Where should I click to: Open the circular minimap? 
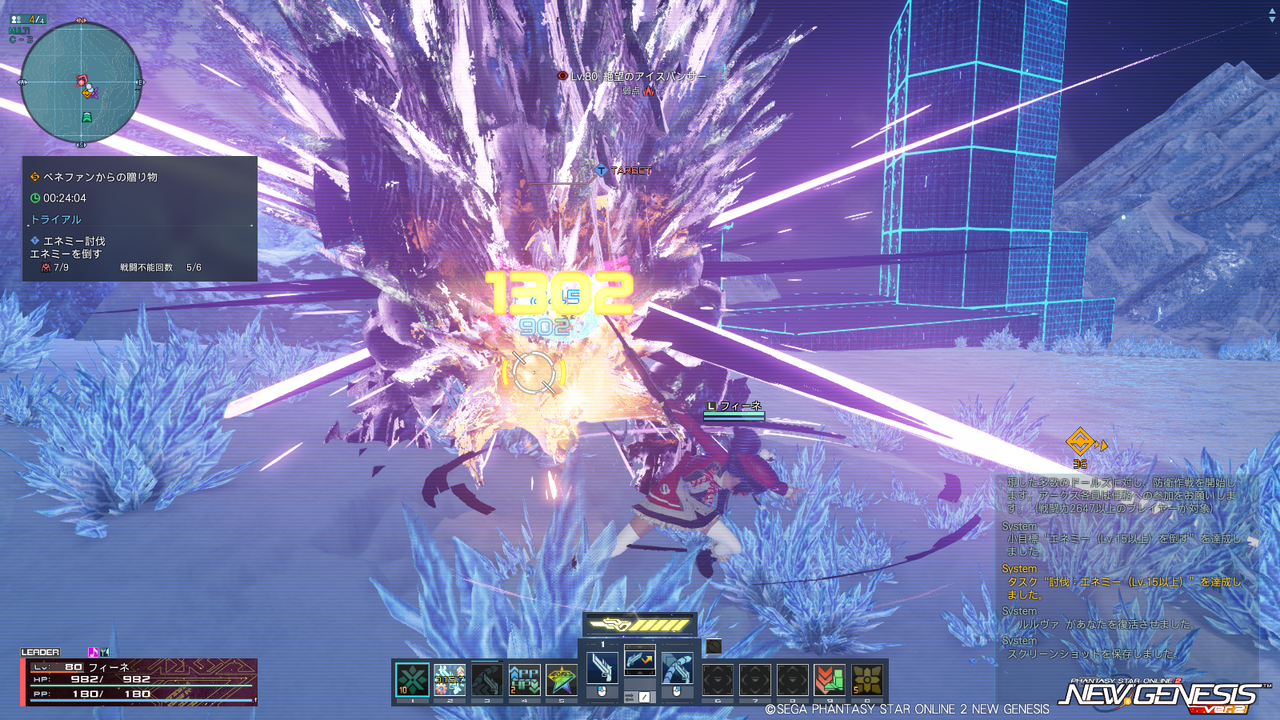point(81,81)
